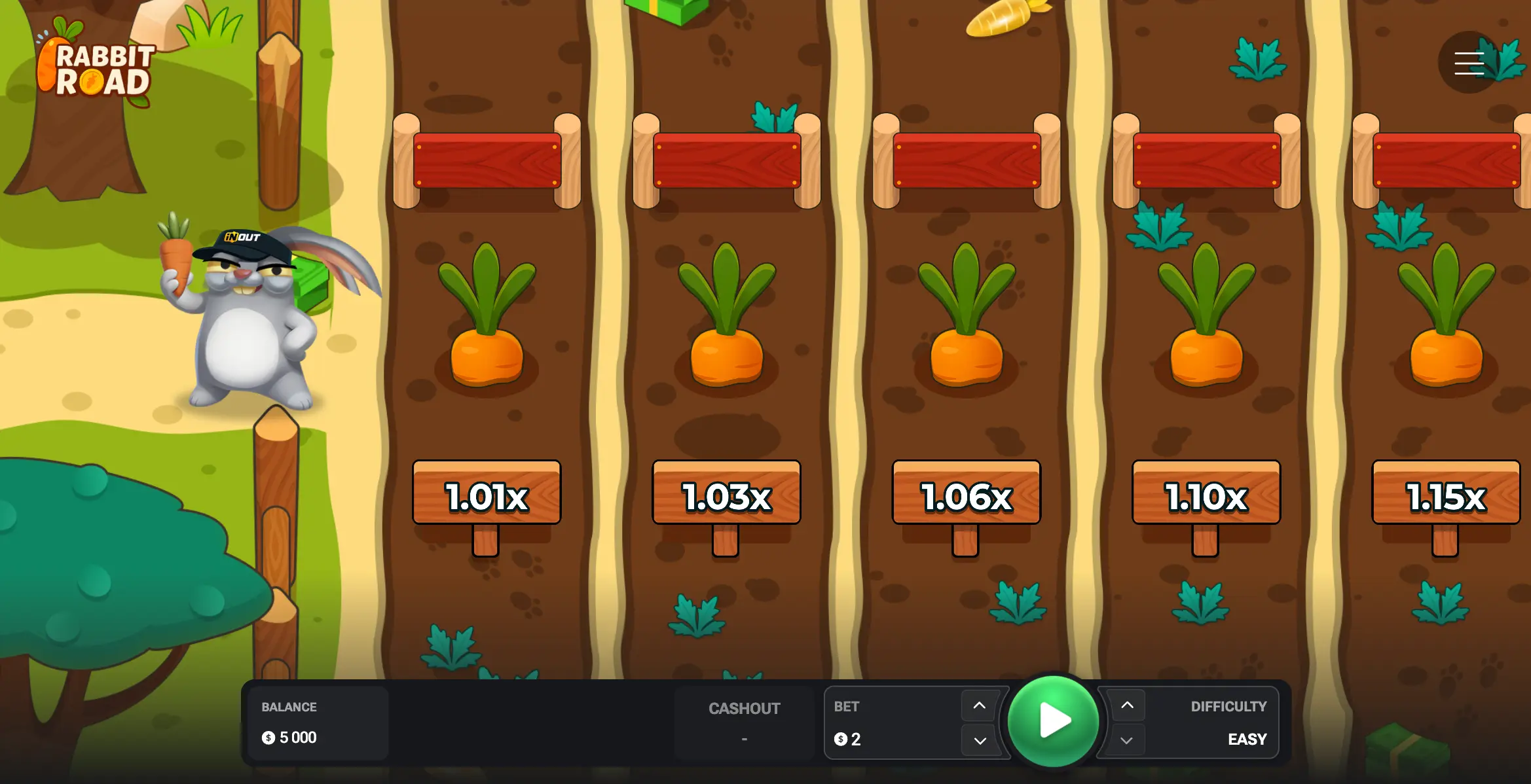Lower the difficulty level
This screenshot has width=1531, height=784.
click(x=1127, y=741)
